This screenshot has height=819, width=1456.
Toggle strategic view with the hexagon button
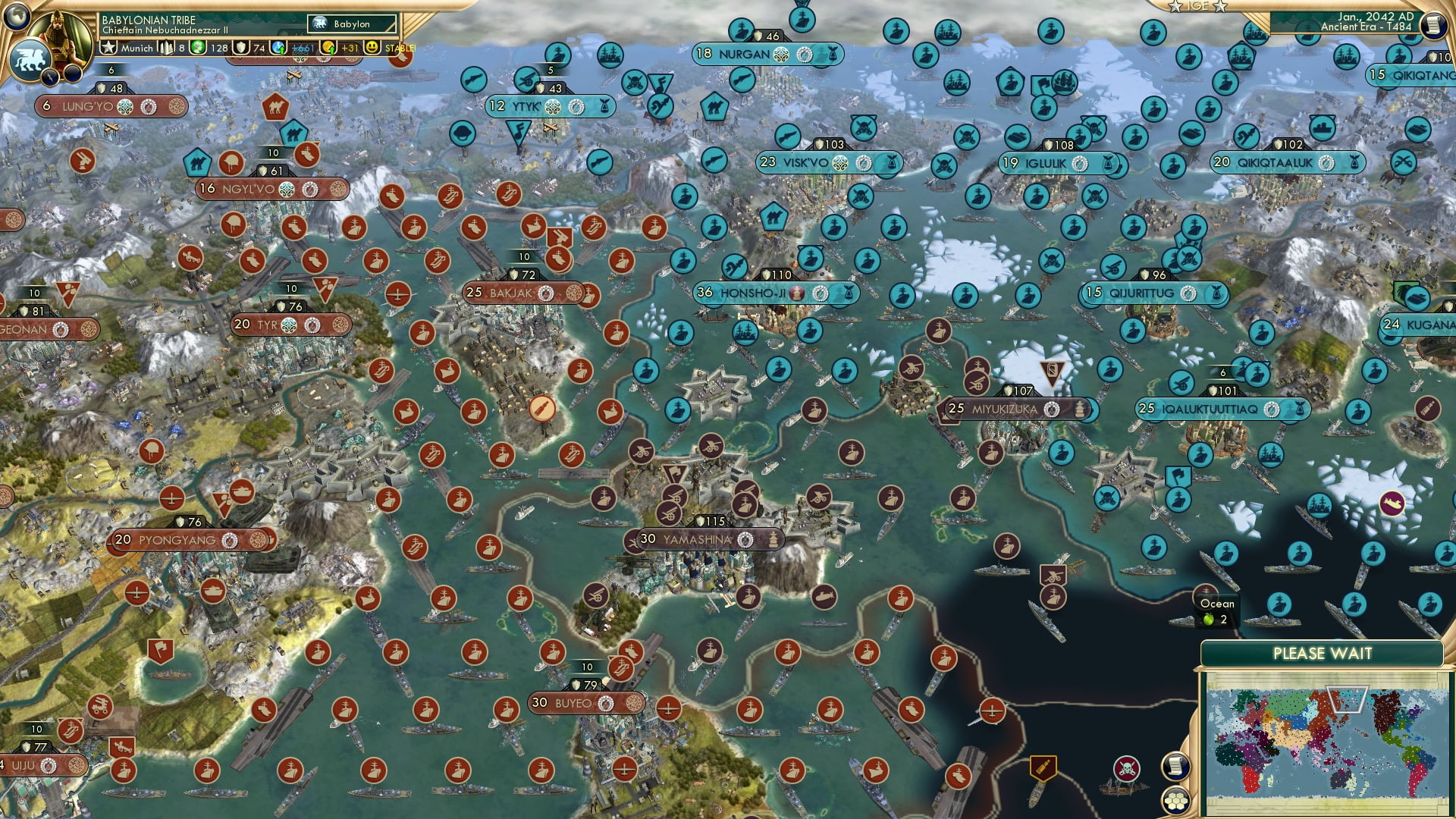point(1175,802)
